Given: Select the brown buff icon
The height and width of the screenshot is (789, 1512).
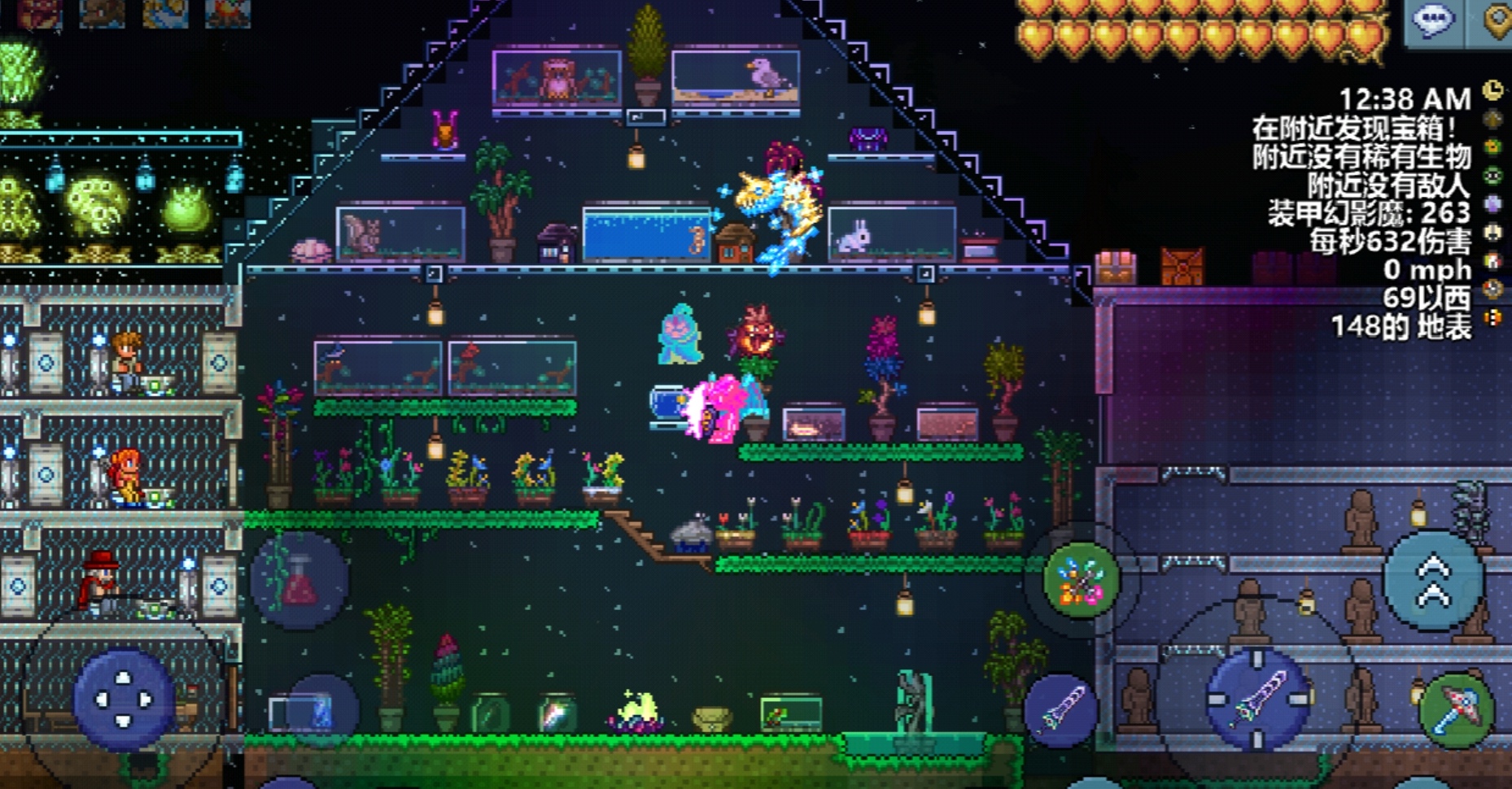Looking at the screenshot, I should (103, 14).
